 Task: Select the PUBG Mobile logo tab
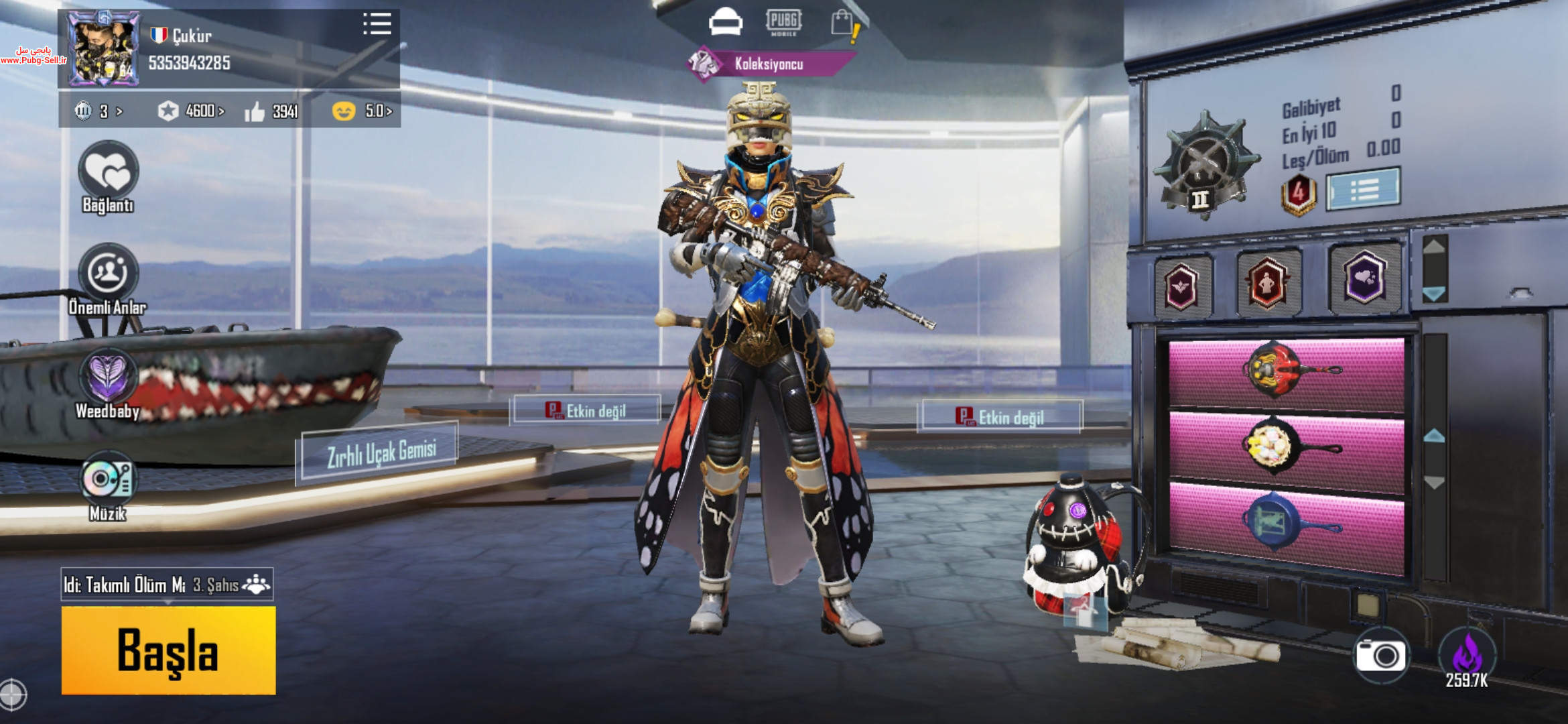783,22
